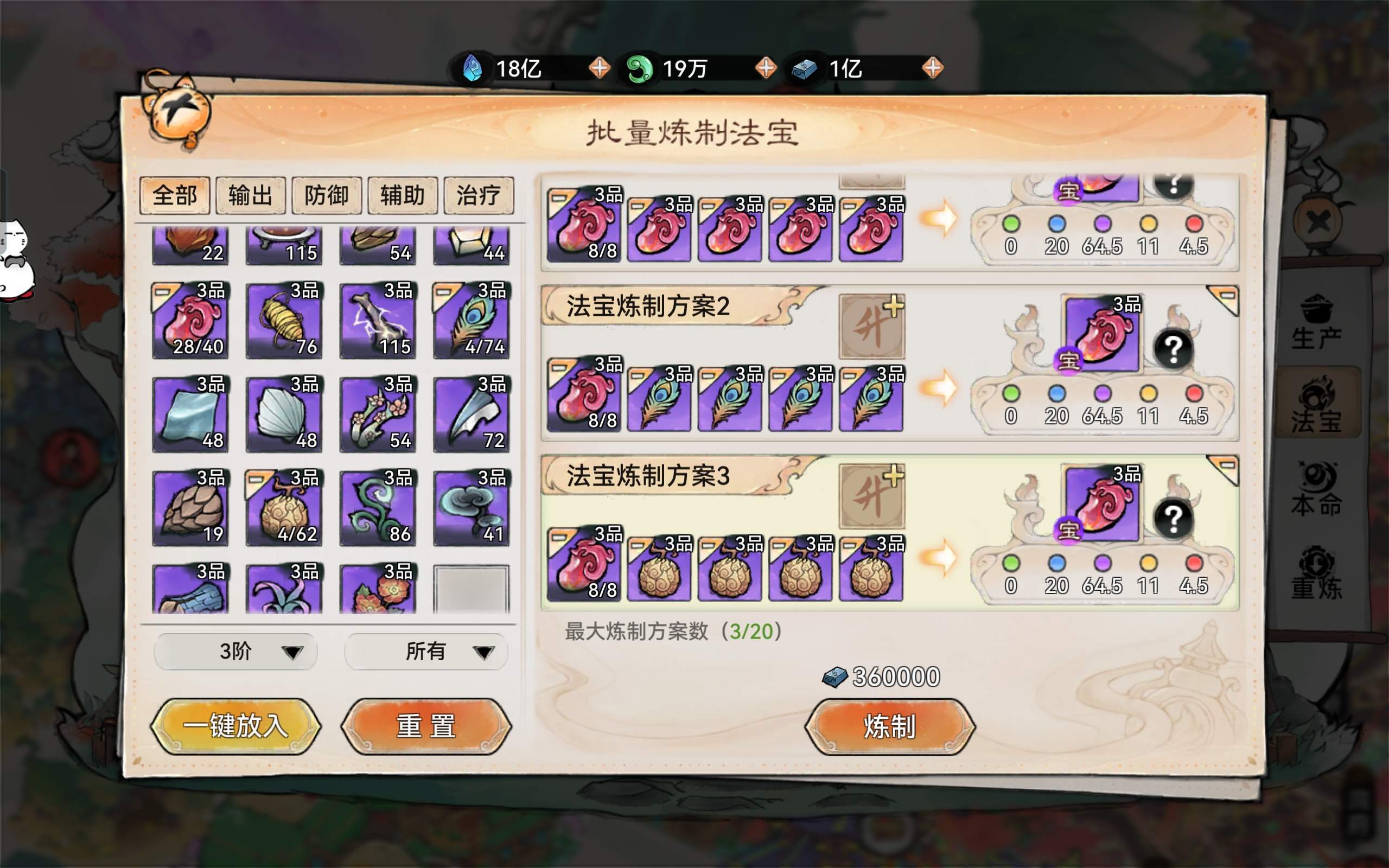Image resolution: width=1389 pixels, height=868 pixels.
Task: Toggle the minus marker on the 28/40 red material
Action: click(x=162, y=292)
